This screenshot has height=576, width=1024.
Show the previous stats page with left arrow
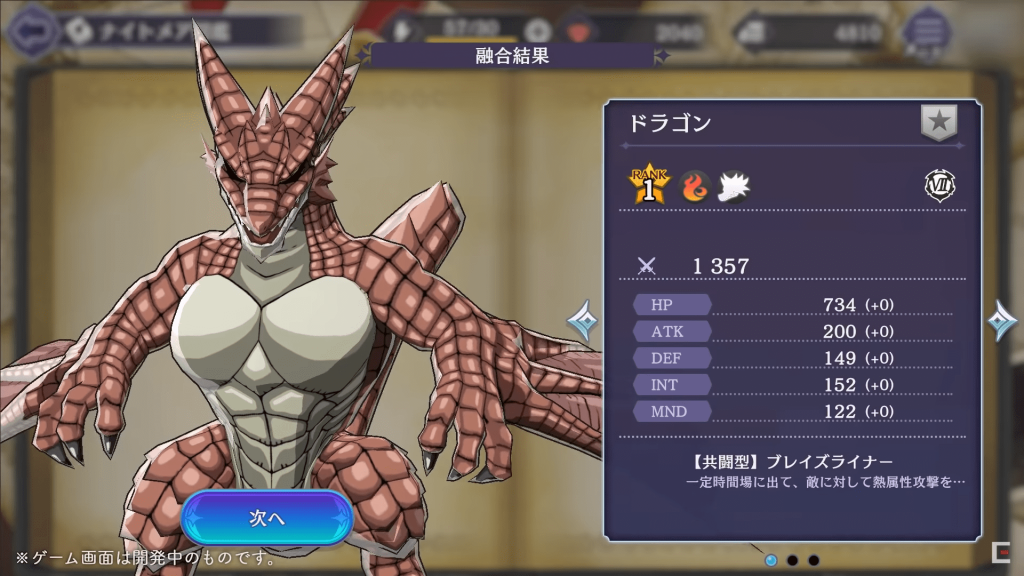point(583,321)
